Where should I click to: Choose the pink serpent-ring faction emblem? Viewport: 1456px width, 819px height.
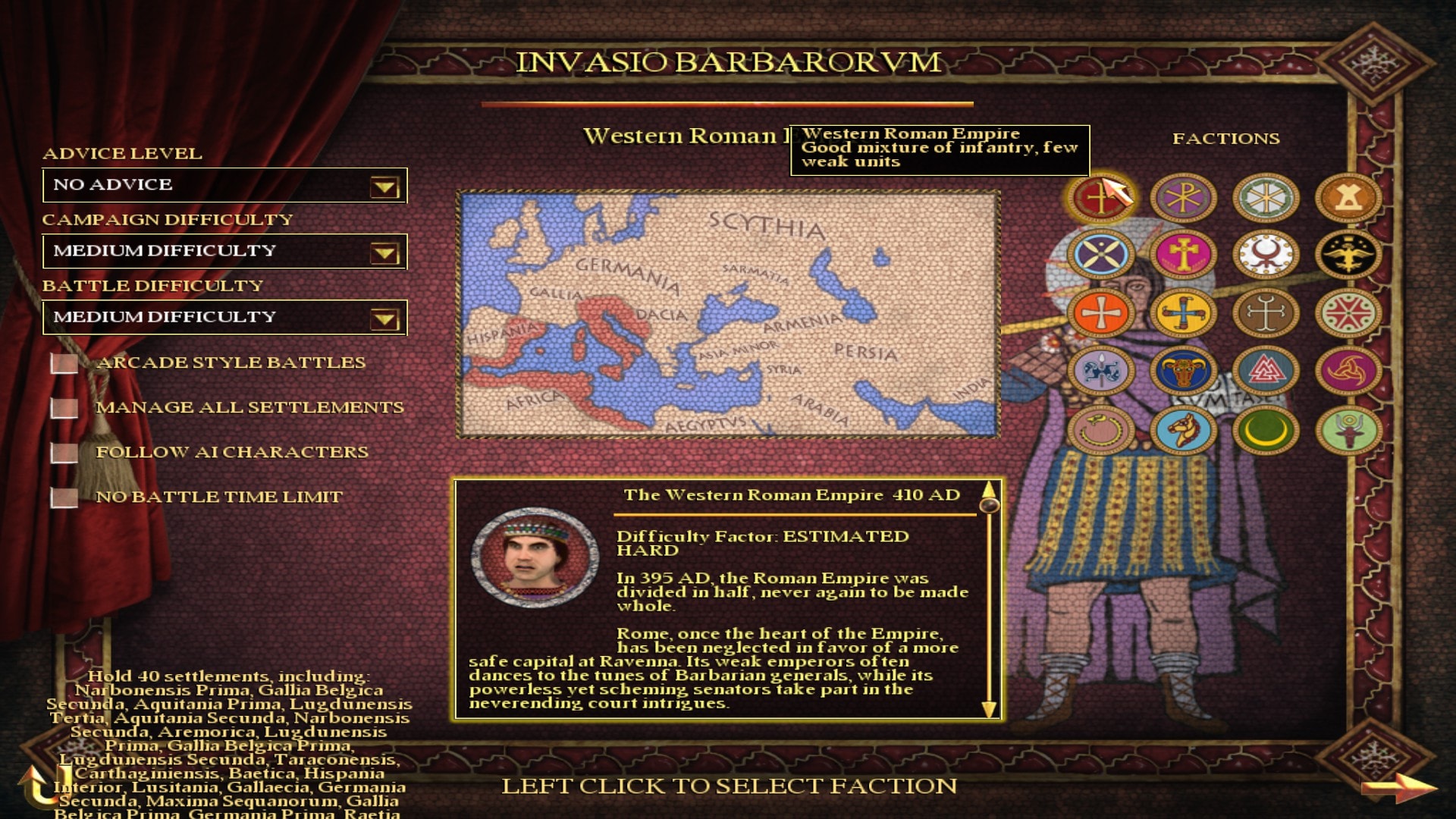pos(1100,431)
